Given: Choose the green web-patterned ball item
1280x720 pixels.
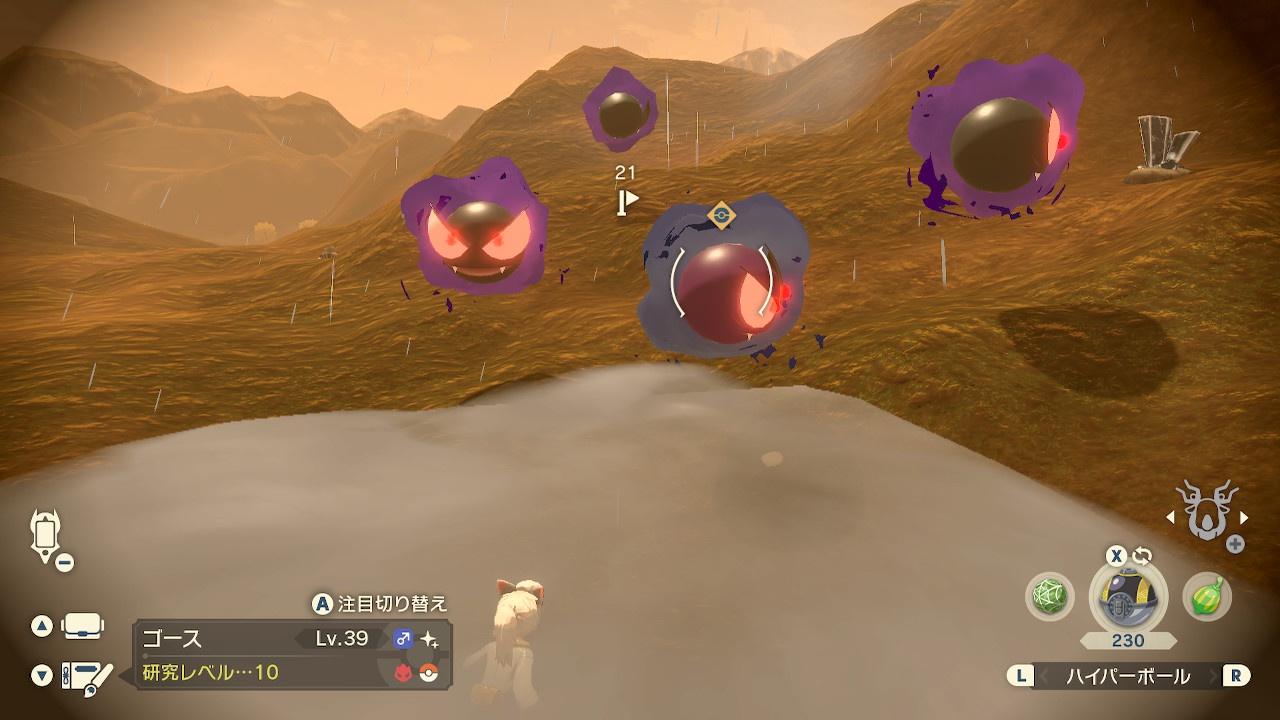Looking at the screenshot, I should pyautogui.click(x=1049, y=597).
